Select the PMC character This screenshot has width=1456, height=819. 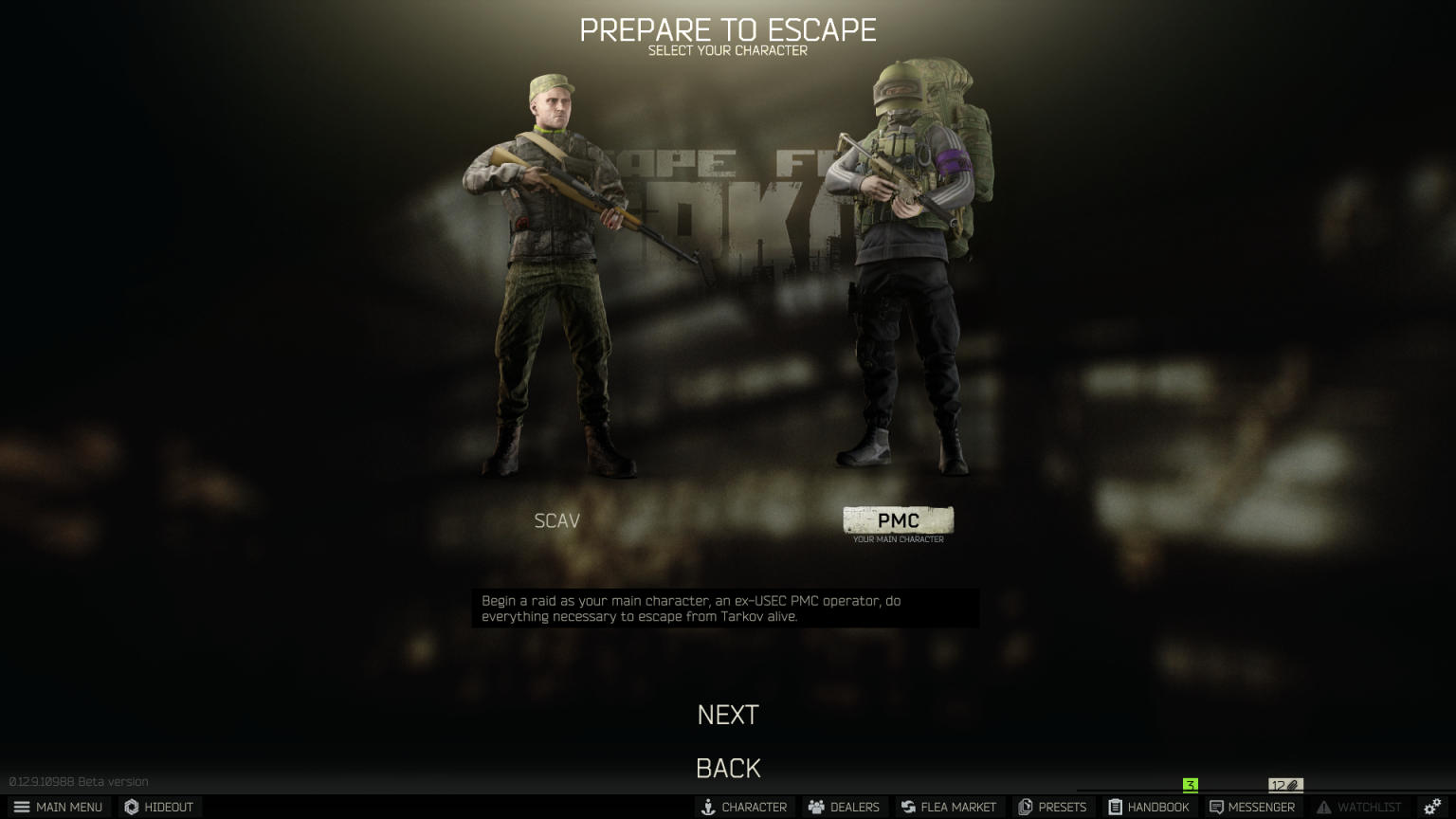pyautogui.click(x=899, y=520)
